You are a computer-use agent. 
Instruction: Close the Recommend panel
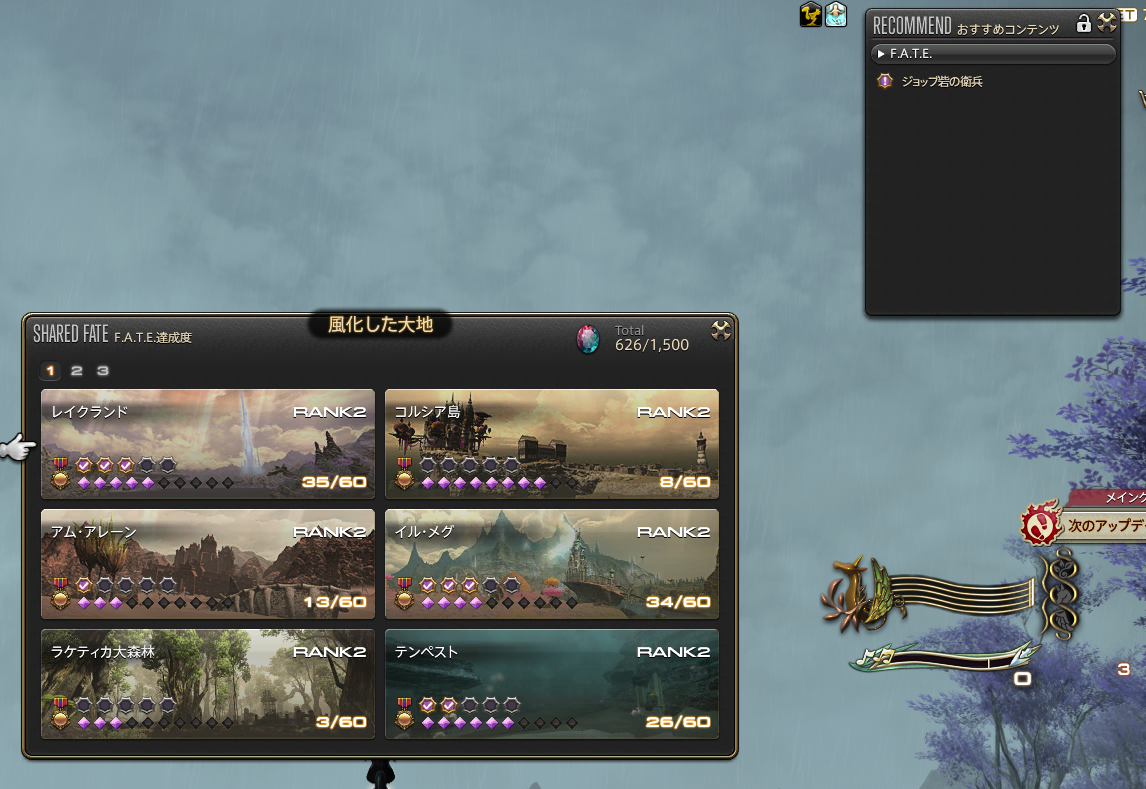point(1107,23)
